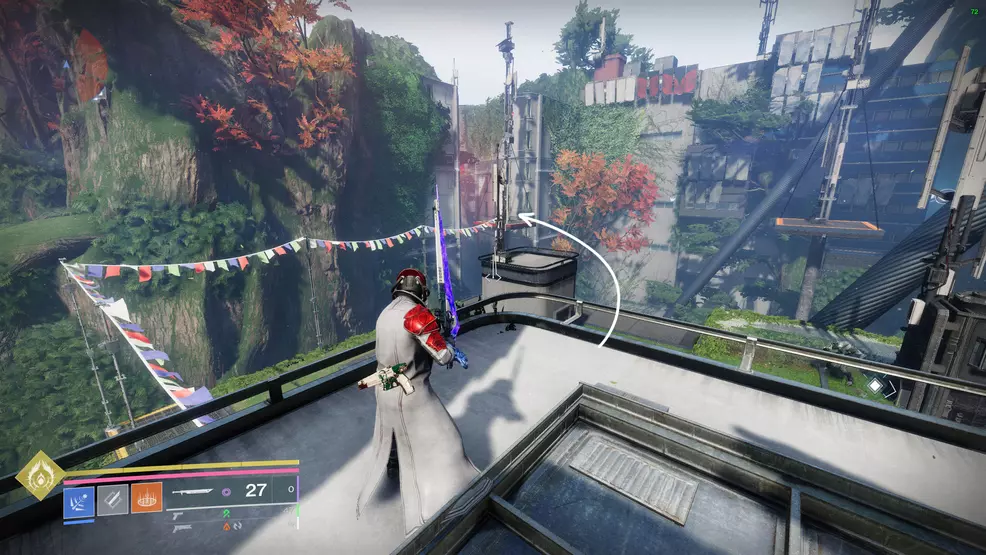Trigger the grey melee ability icon
This screenshot has height=555, width=986.
tap(112, 497)
